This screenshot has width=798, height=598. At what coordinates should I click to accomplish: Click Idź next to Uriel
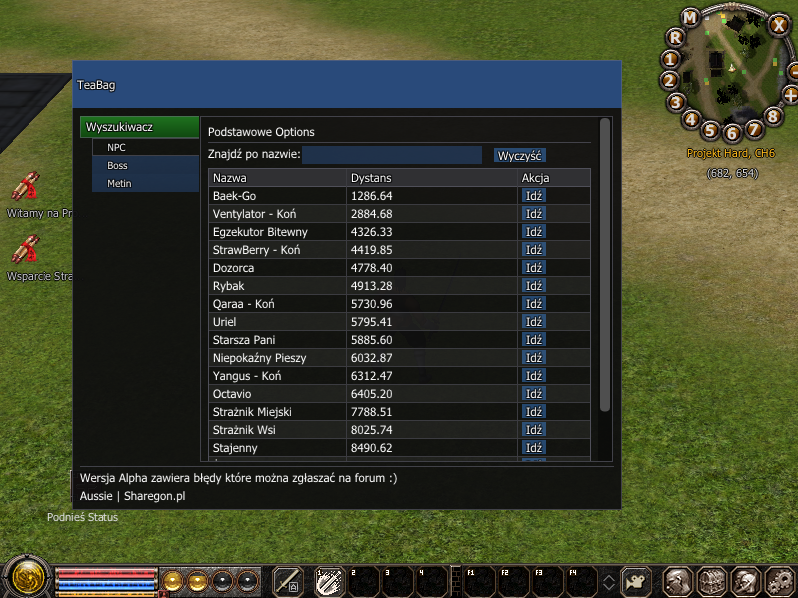click(x=534, y=322)
